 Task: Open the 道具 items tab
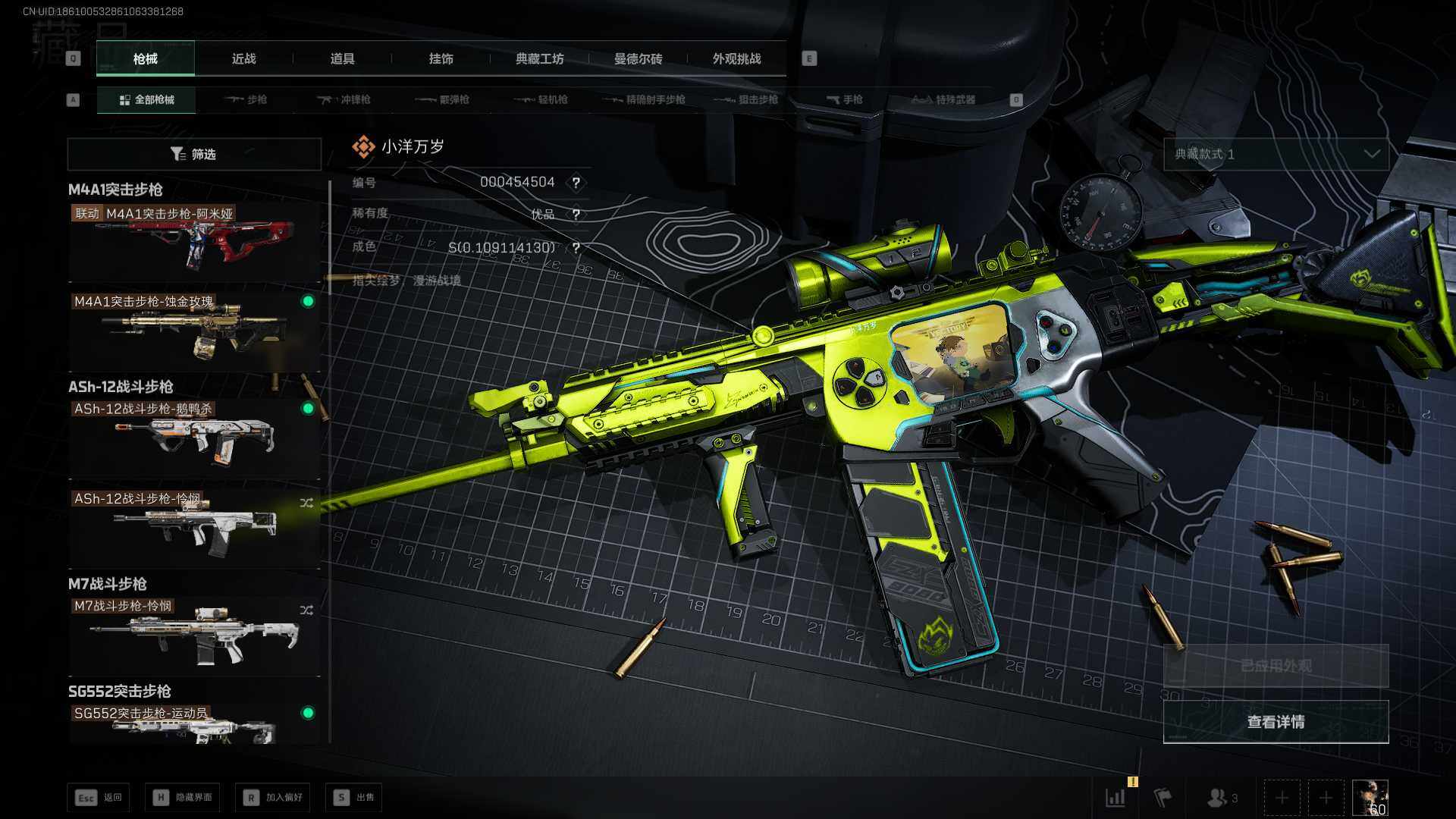point(342,58)
